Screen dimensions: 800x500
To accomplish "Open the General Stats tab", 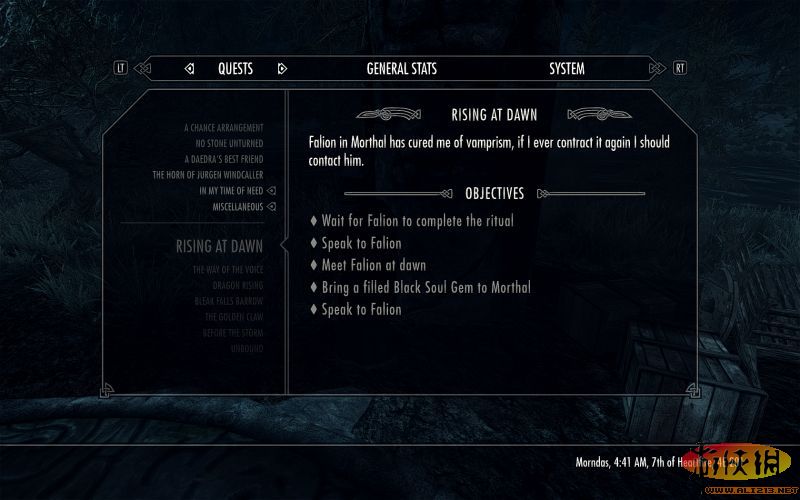I will coord(401,69).
